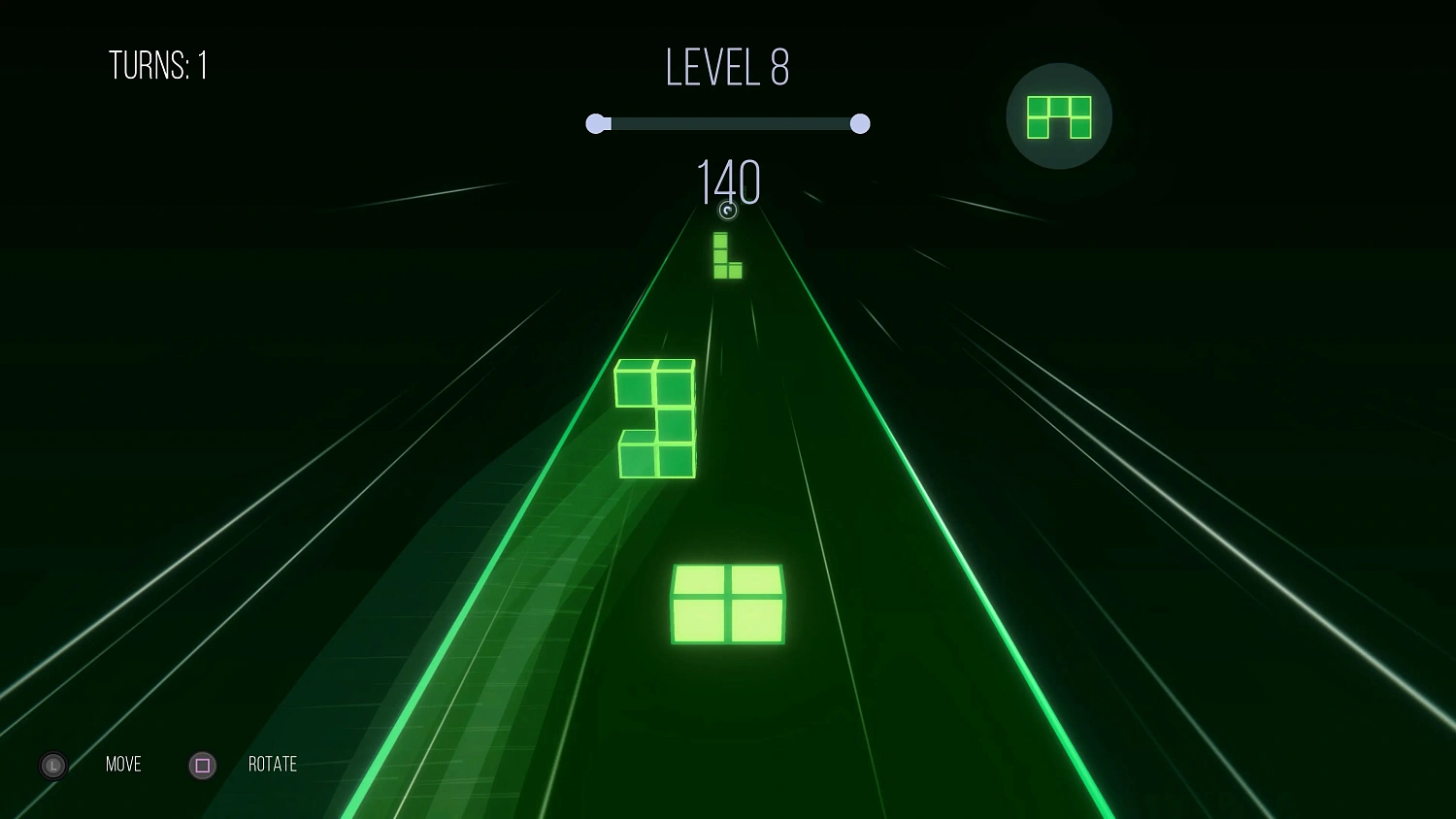Click the square-button ROTATE icon
1456x819 pixels.
coord(202,765)
